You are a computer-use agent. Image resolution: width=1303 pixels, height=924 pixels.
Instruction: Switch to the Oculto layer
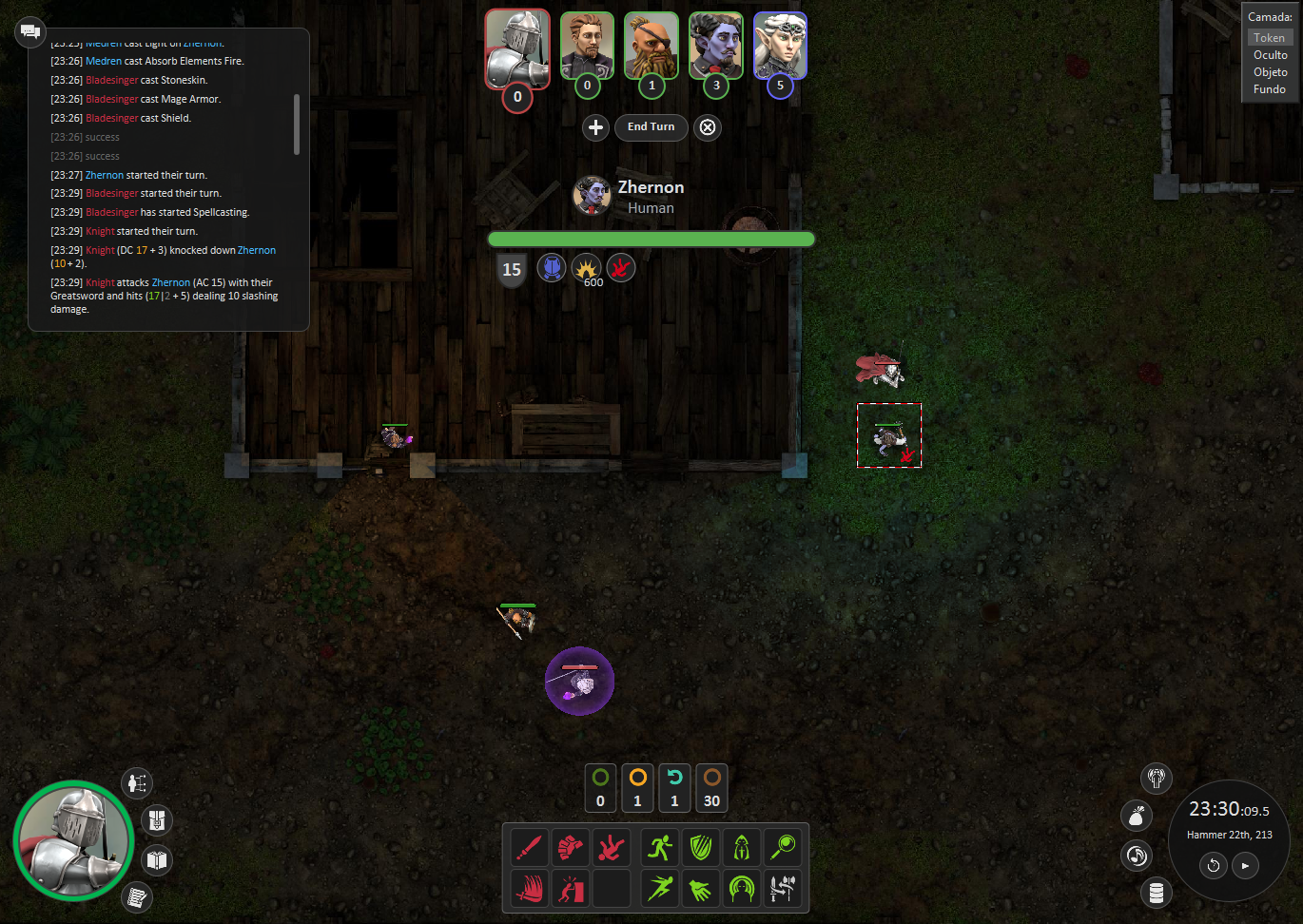click(1270, 55)
